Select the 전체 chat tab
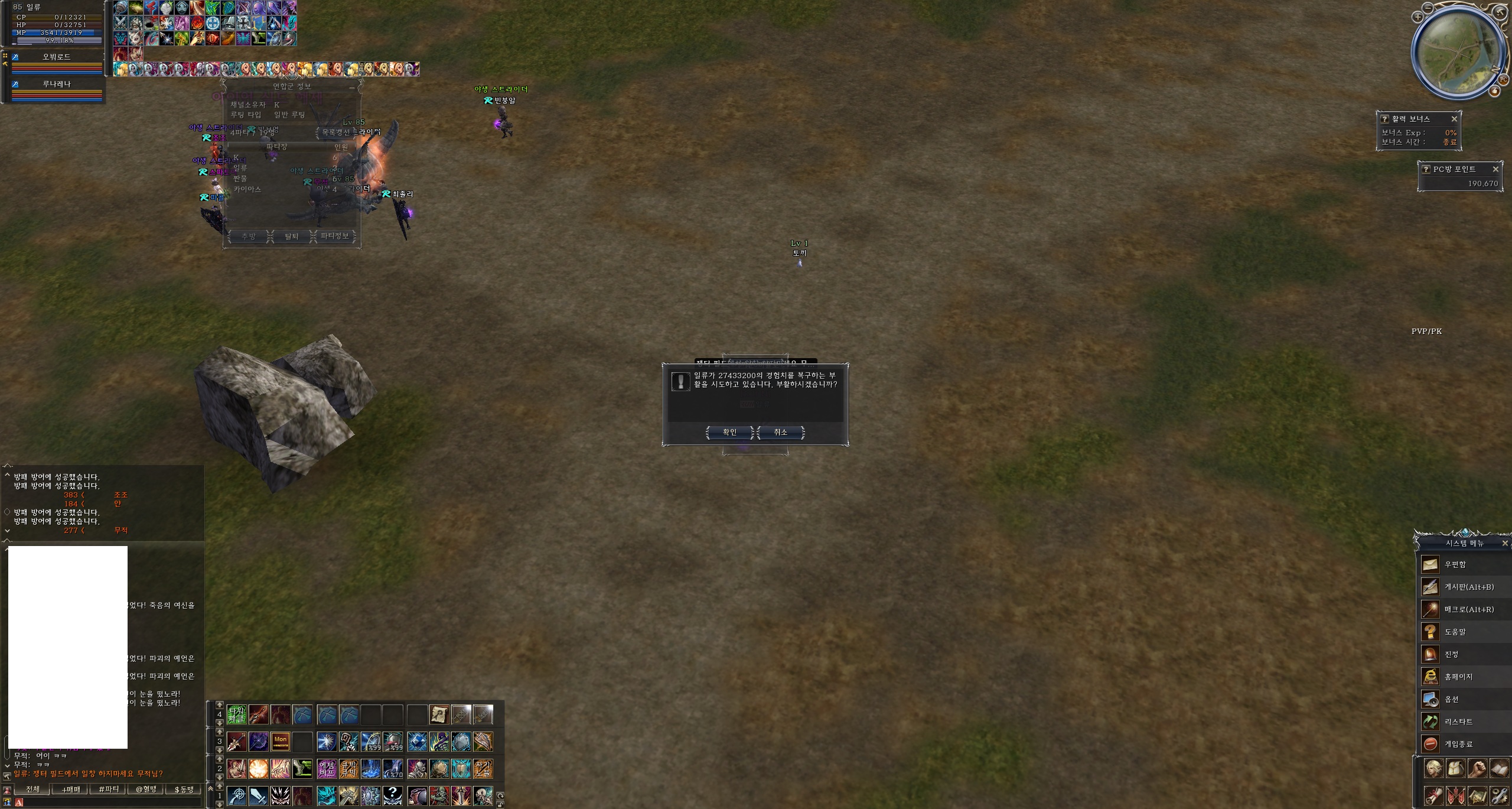This screenshot has height=809, width=1512. click(x=32, y=789)
